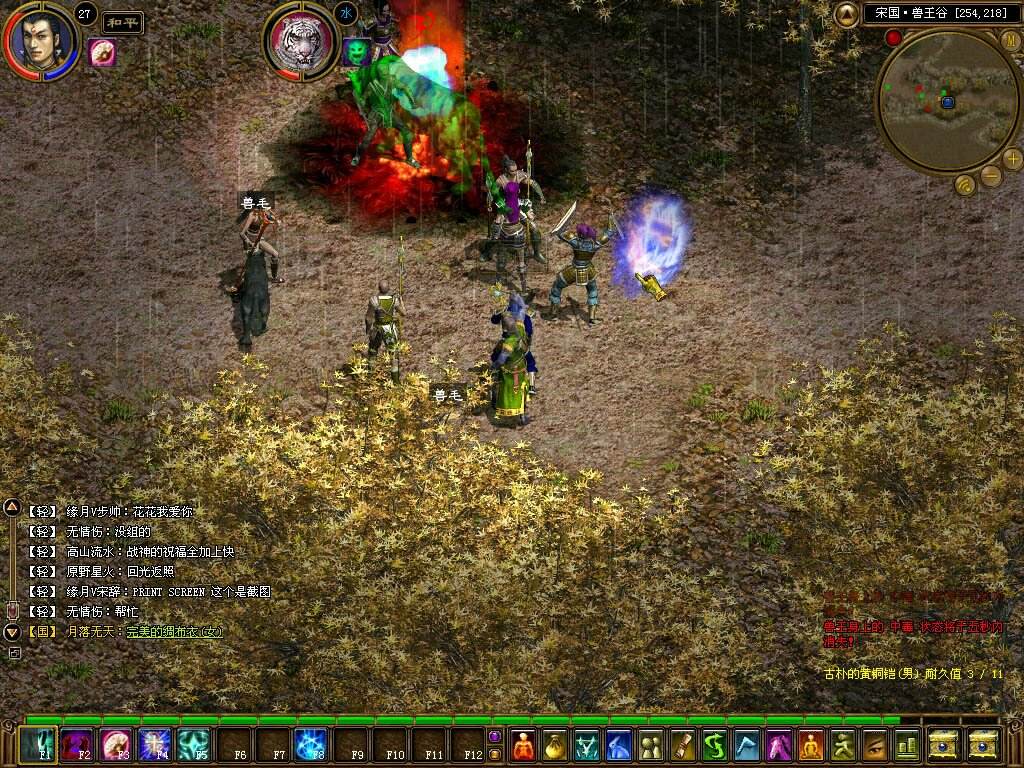This screenshot has width=1024, height=768.
Task: Zoom out the minimap with minus button
Action: pos(991,177)
